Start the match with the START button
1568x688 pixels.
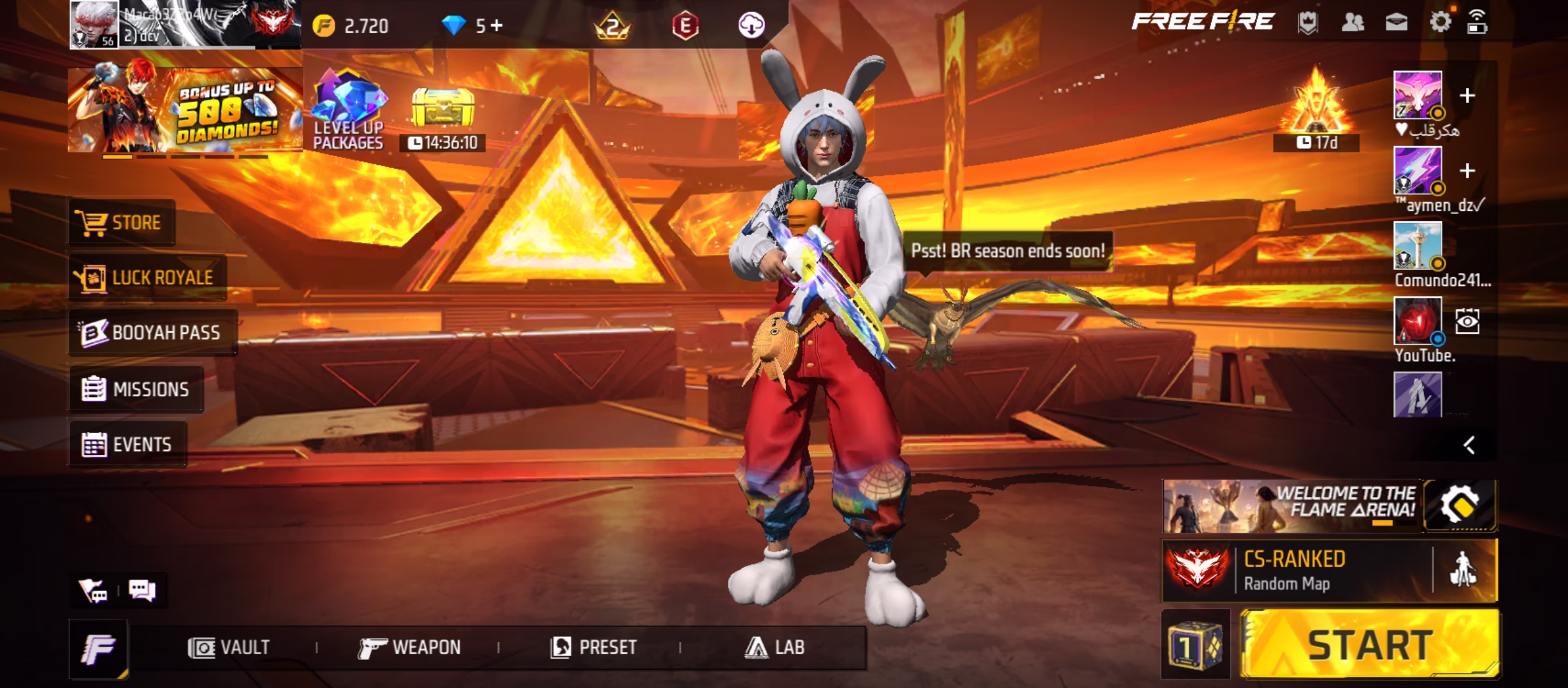coord(1369,645)
